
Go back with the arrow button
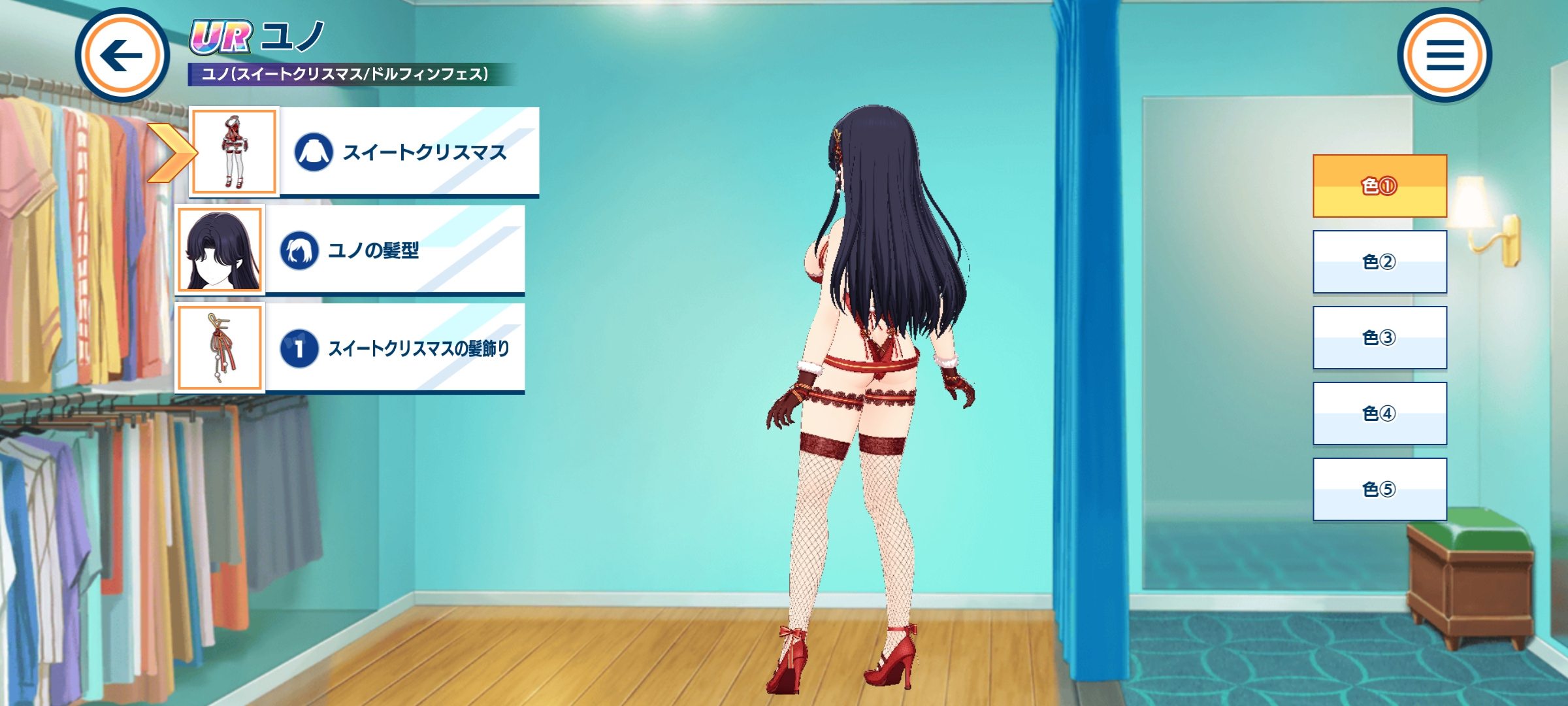click(122, 56)
